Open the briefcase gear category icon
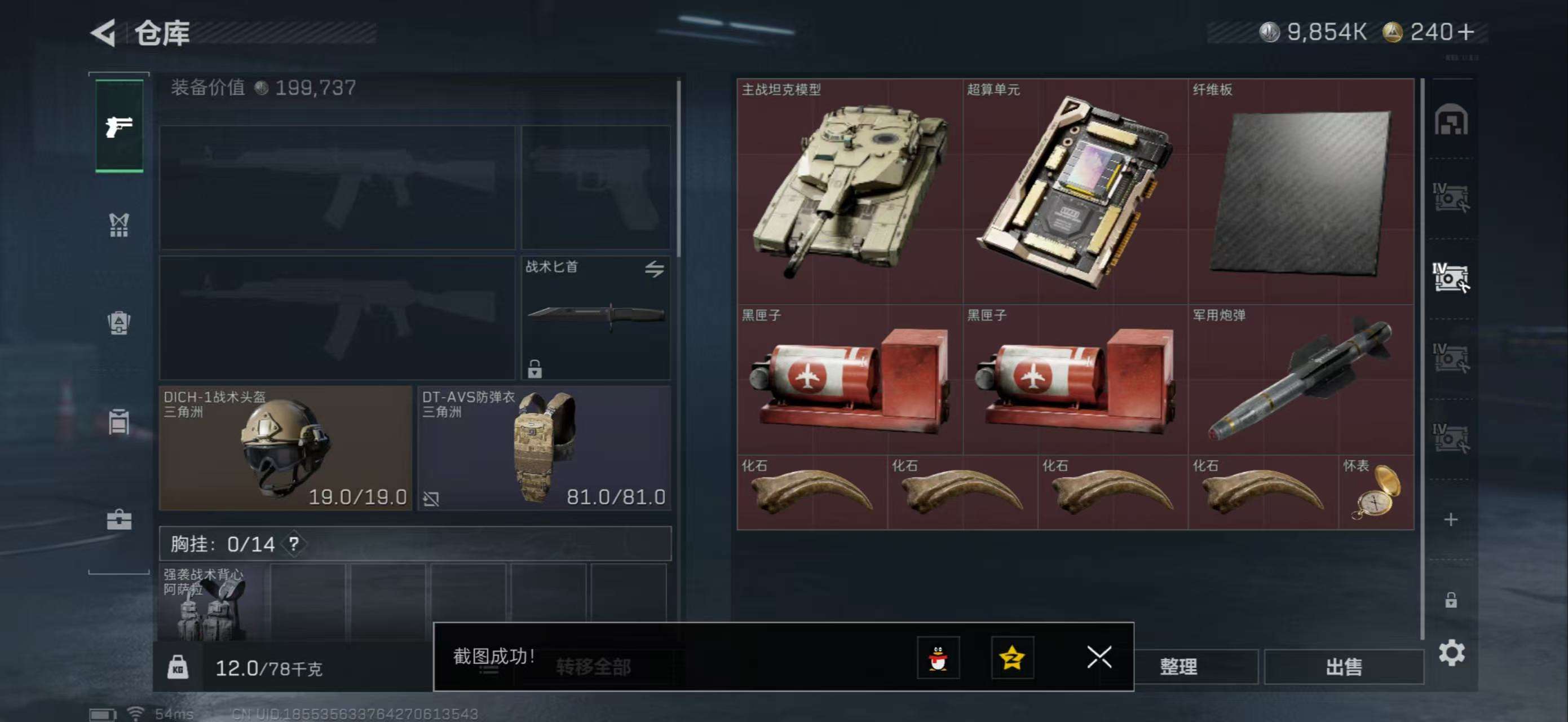The height and width of the screenshot is (722, 1568). pyautogui.click(x=120, y=520)
